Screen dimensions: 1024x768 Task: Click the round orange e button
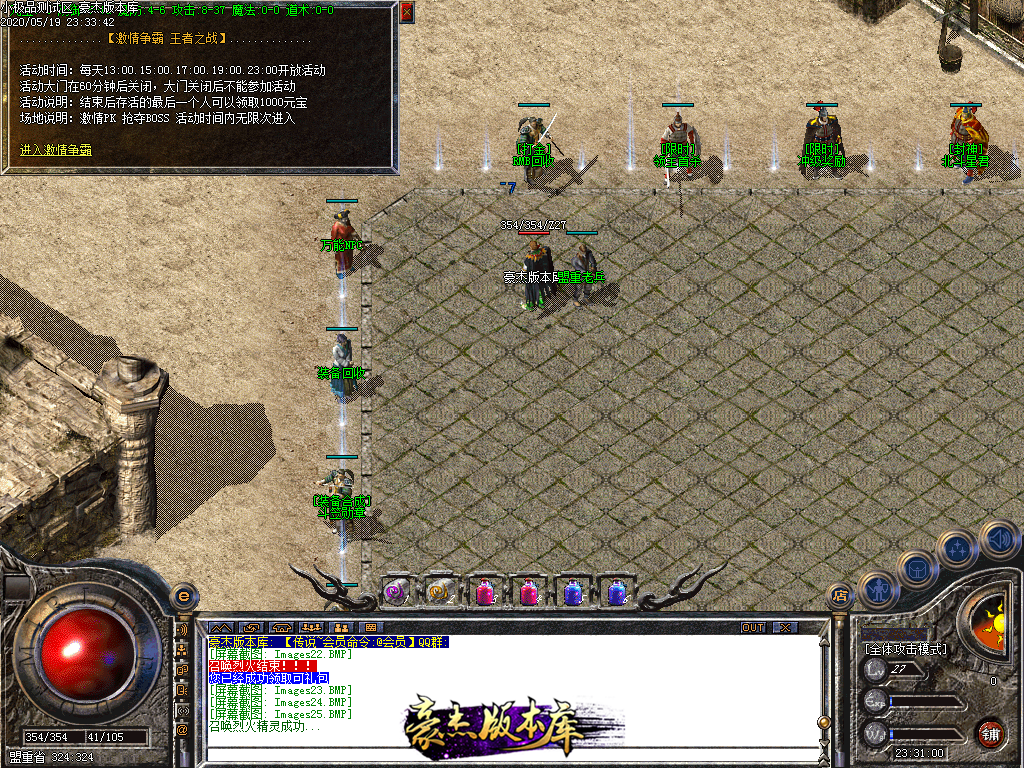pos(183,596)
